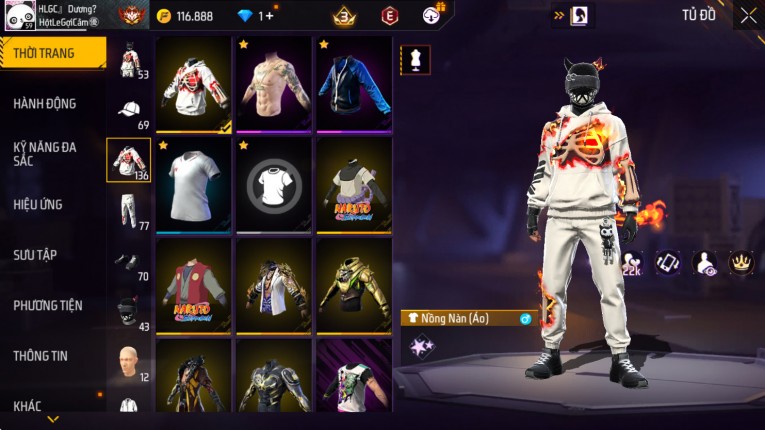Select the pants category with 77 items

click(129, 210)
